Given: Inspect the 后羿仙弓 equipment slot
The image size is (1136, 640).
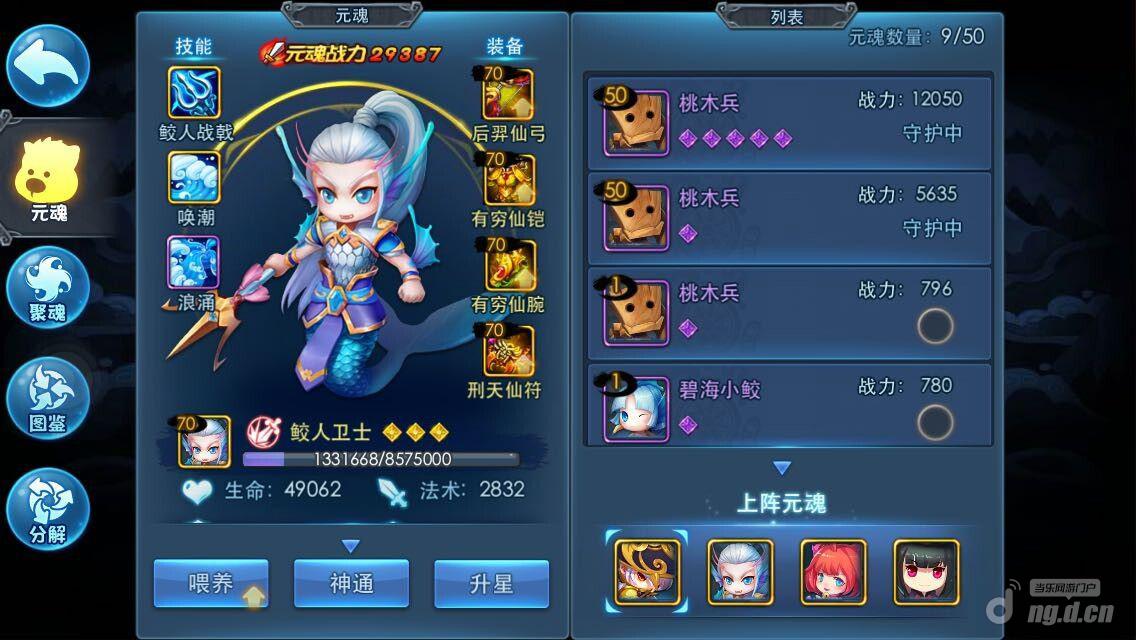Looking at the screenshot, I should 509,95.
